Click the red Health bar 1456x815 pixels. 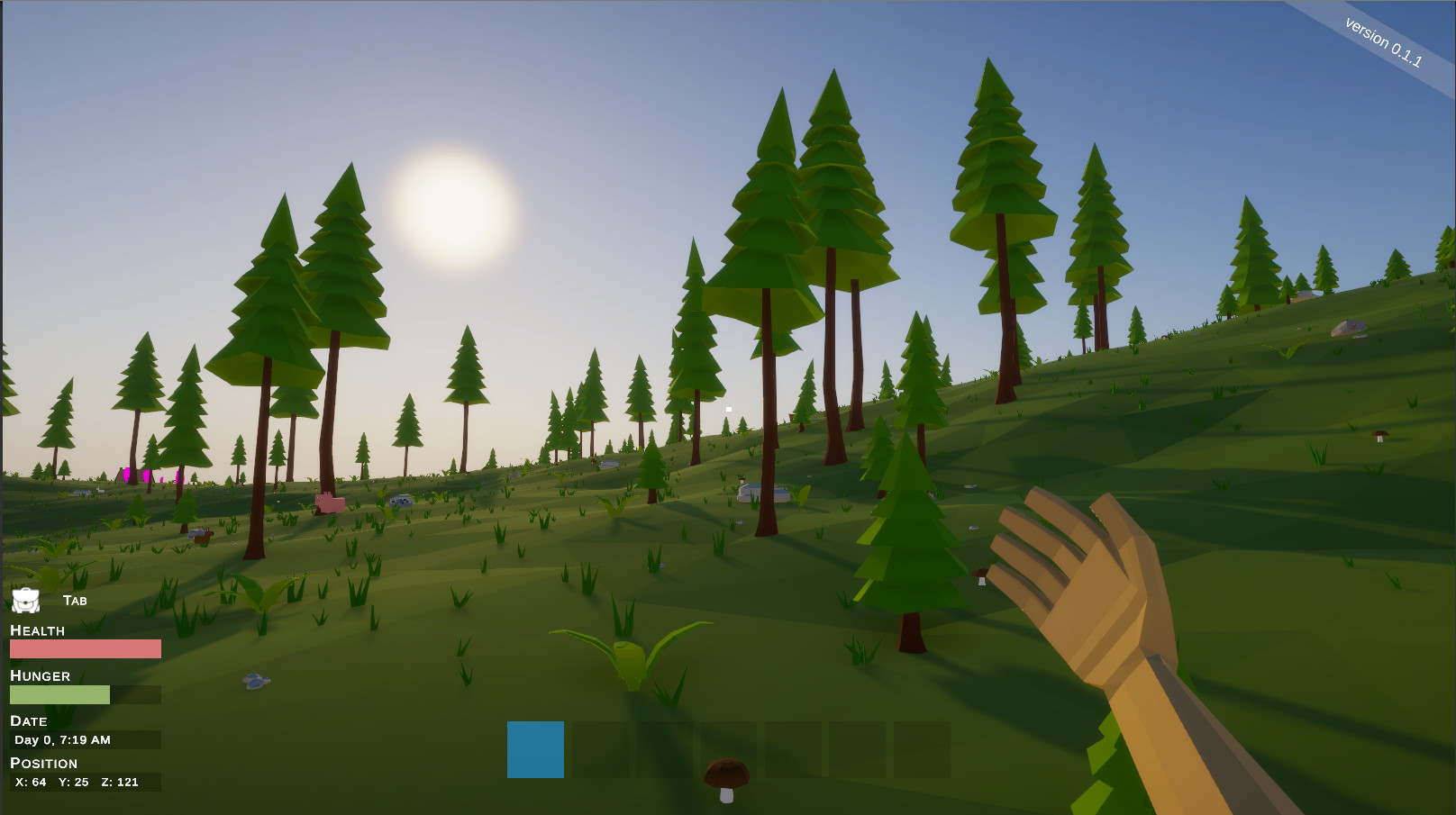(x=85, y=648)
